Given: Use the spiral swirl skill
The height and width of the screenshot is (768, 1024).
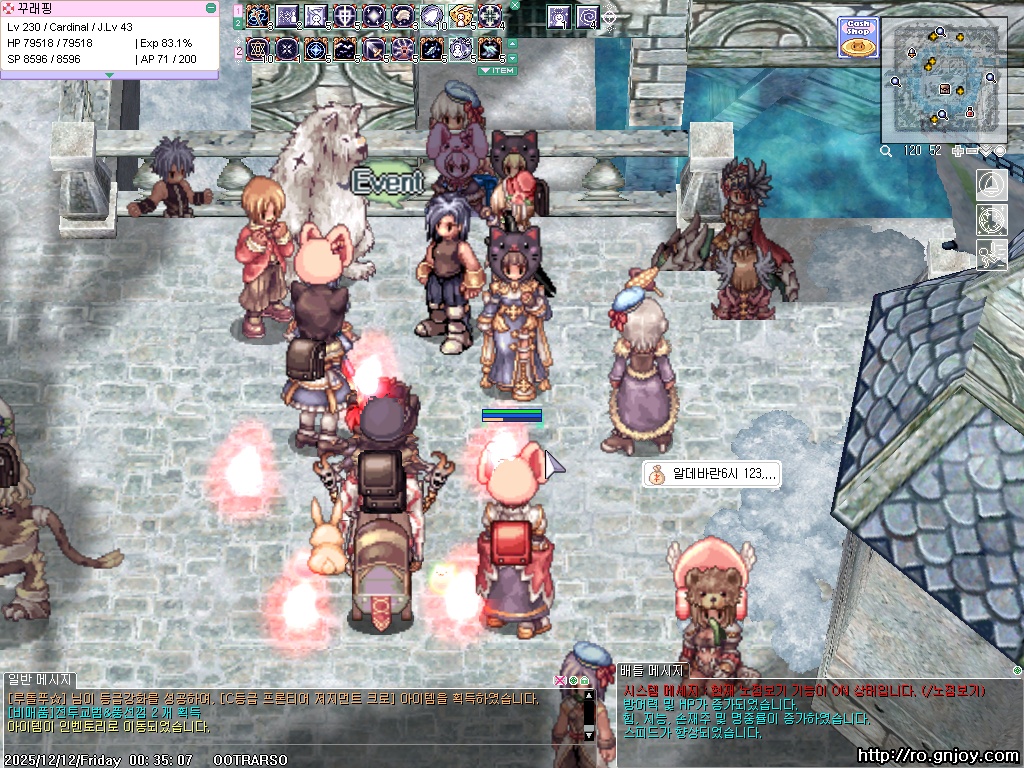Looking at the screenshot, I should [x=587, y=16].
